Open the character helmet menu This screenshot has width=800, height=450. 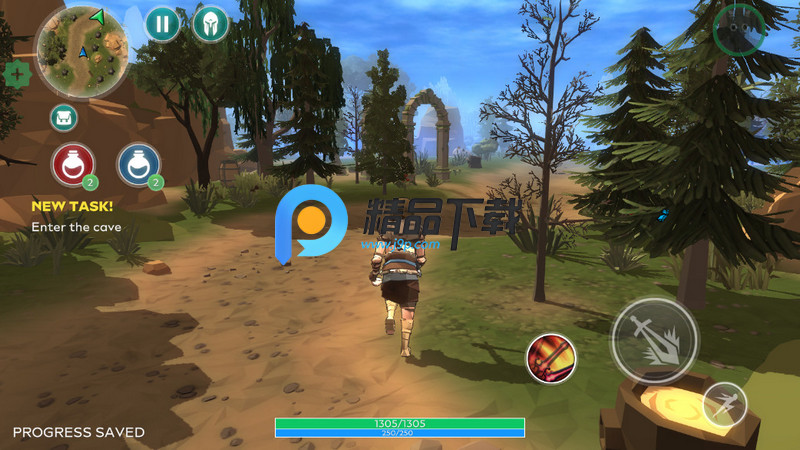[210, 23]
